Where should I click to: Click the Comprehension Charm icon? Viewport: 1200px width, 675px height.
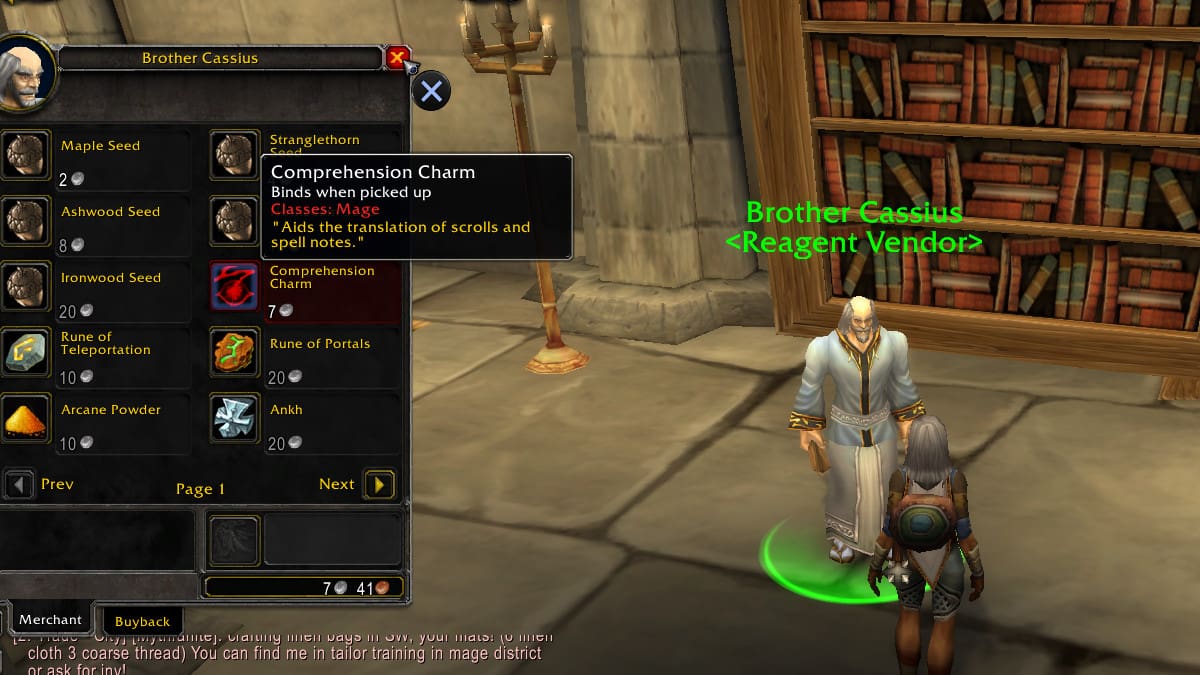(x=234, y=286)
